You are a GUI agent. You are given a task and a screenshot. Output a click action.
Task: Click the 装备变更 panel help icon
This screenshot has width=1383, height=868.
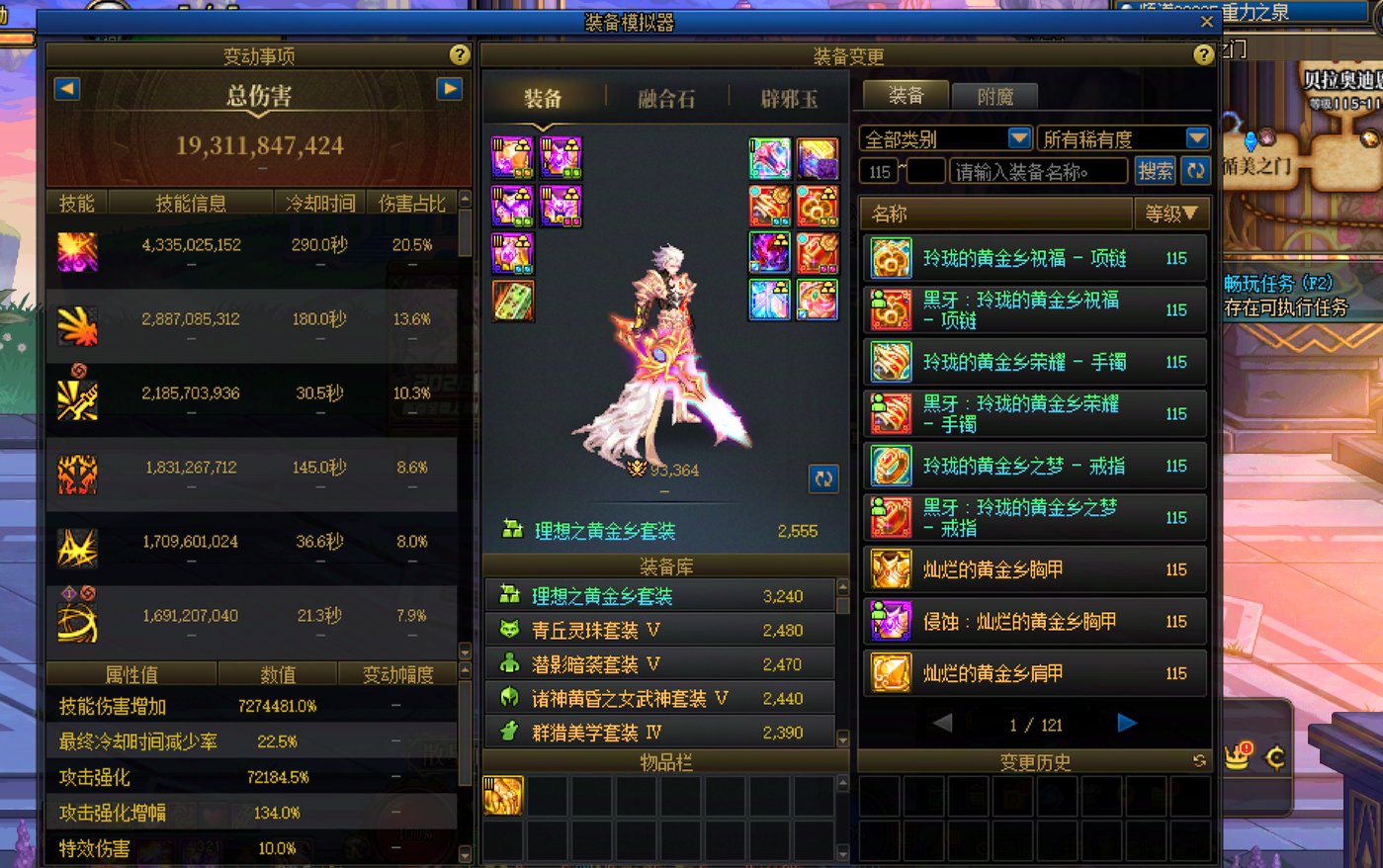[x=1201, y=56]
